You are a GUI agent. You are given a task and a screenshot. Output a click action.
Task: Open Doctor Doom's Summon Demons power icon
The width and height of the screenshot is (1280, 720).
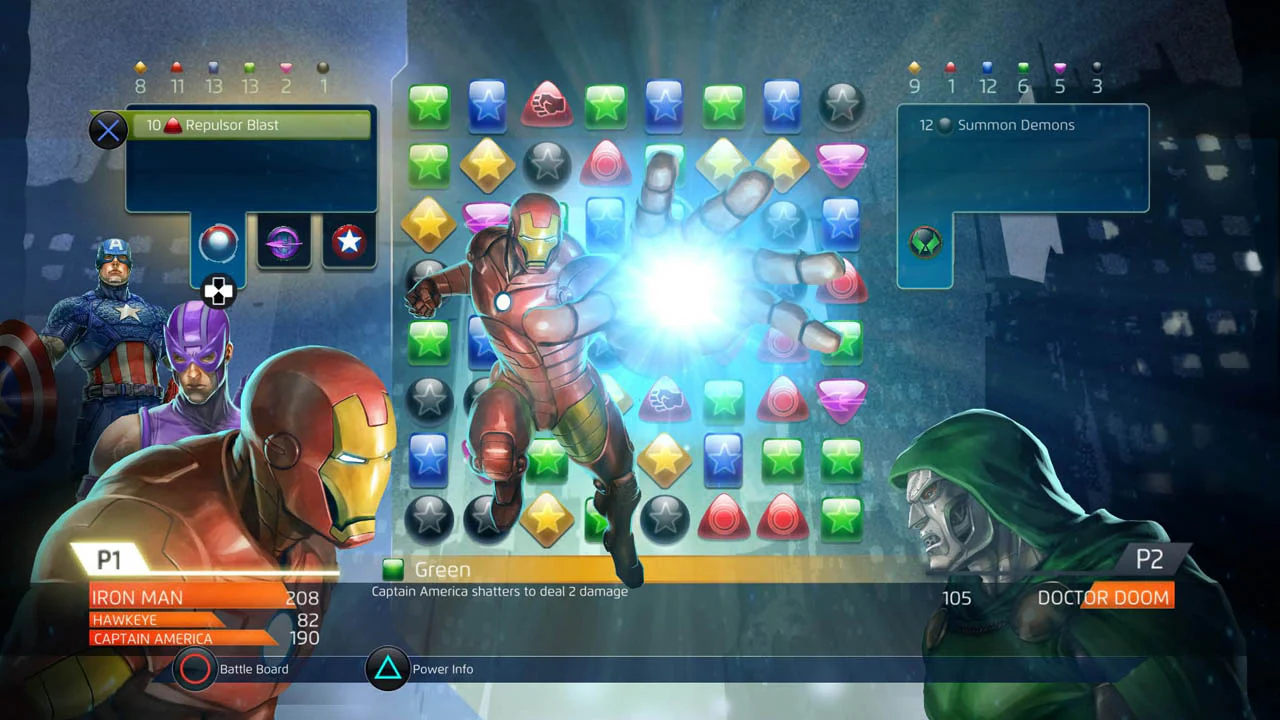(x=924, y=242)
